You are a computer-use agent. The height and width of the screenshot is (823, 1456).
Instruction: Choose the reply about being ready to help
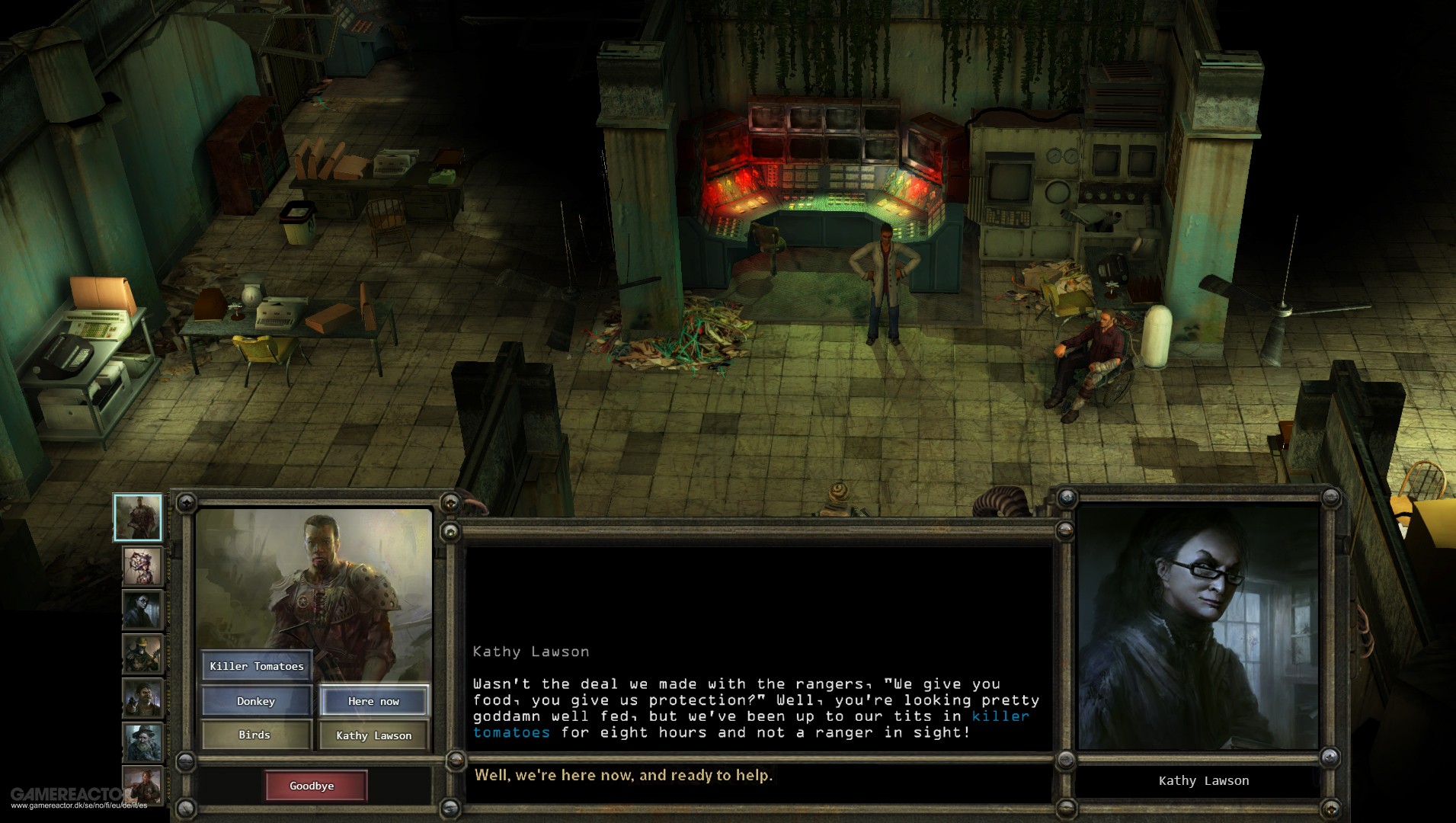pos(625,775)
